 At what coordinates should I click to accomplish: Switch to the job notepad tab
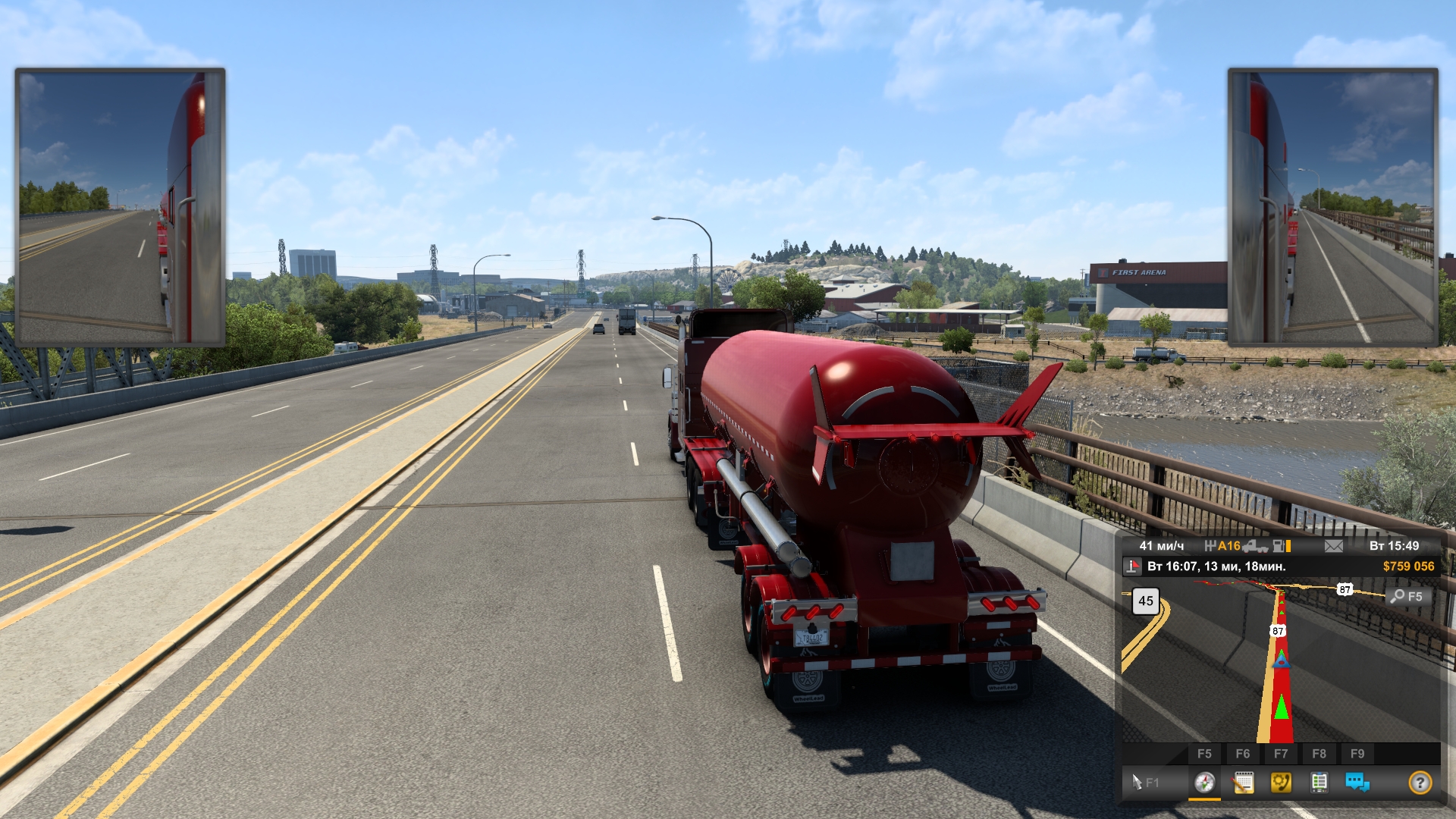tap(1243, 783)
